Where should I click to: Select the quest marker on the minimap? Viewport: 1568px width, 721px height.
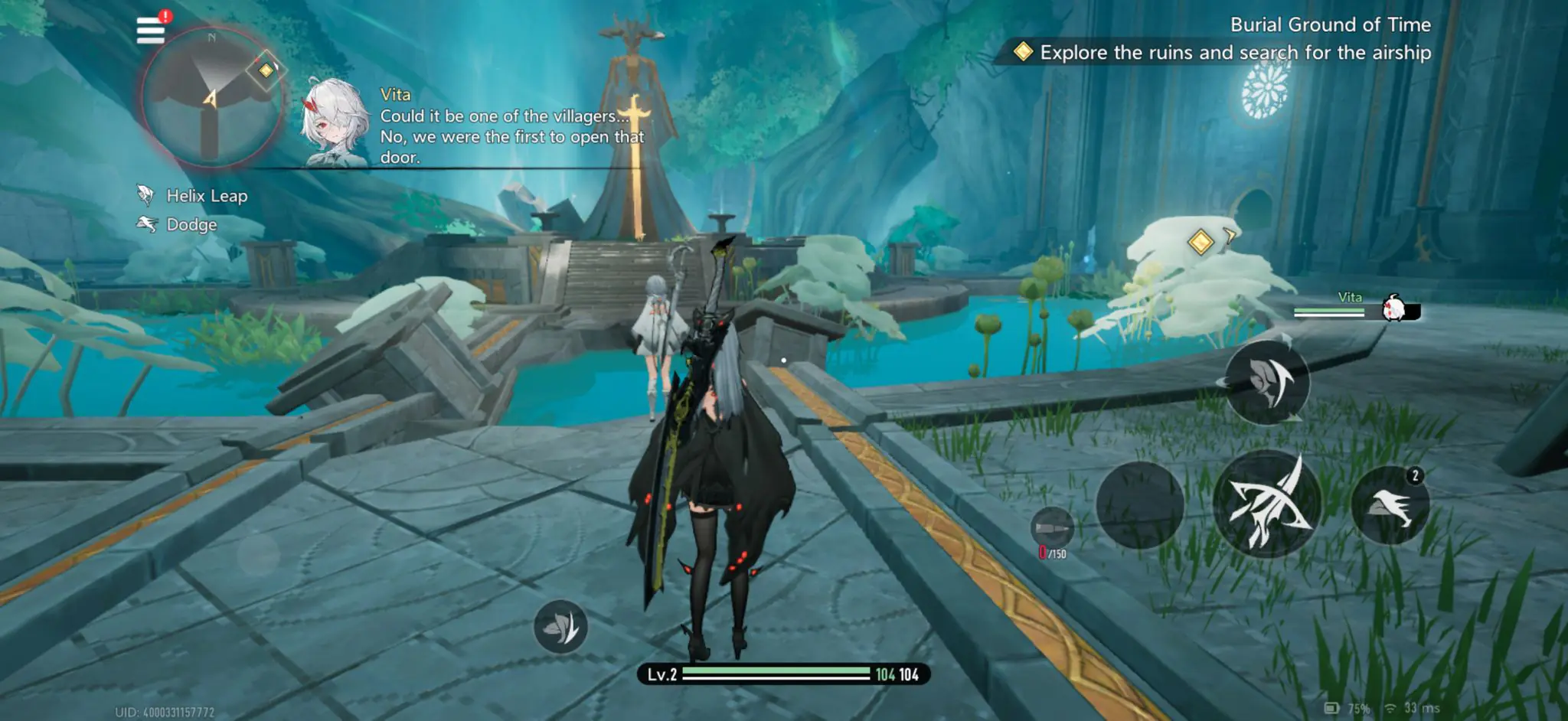[x=266, y=70]
